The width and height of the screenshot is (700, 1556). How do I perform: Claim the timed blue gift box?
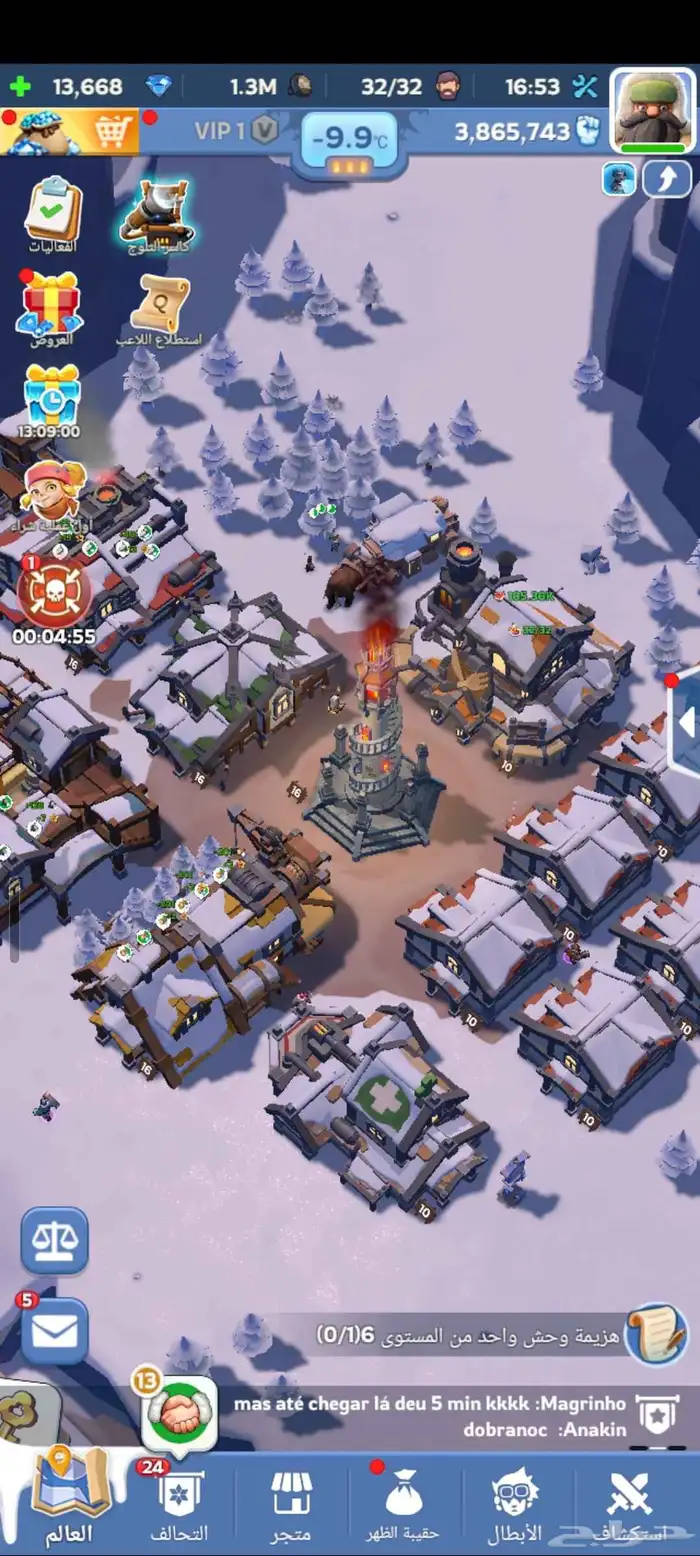(52, 396)
